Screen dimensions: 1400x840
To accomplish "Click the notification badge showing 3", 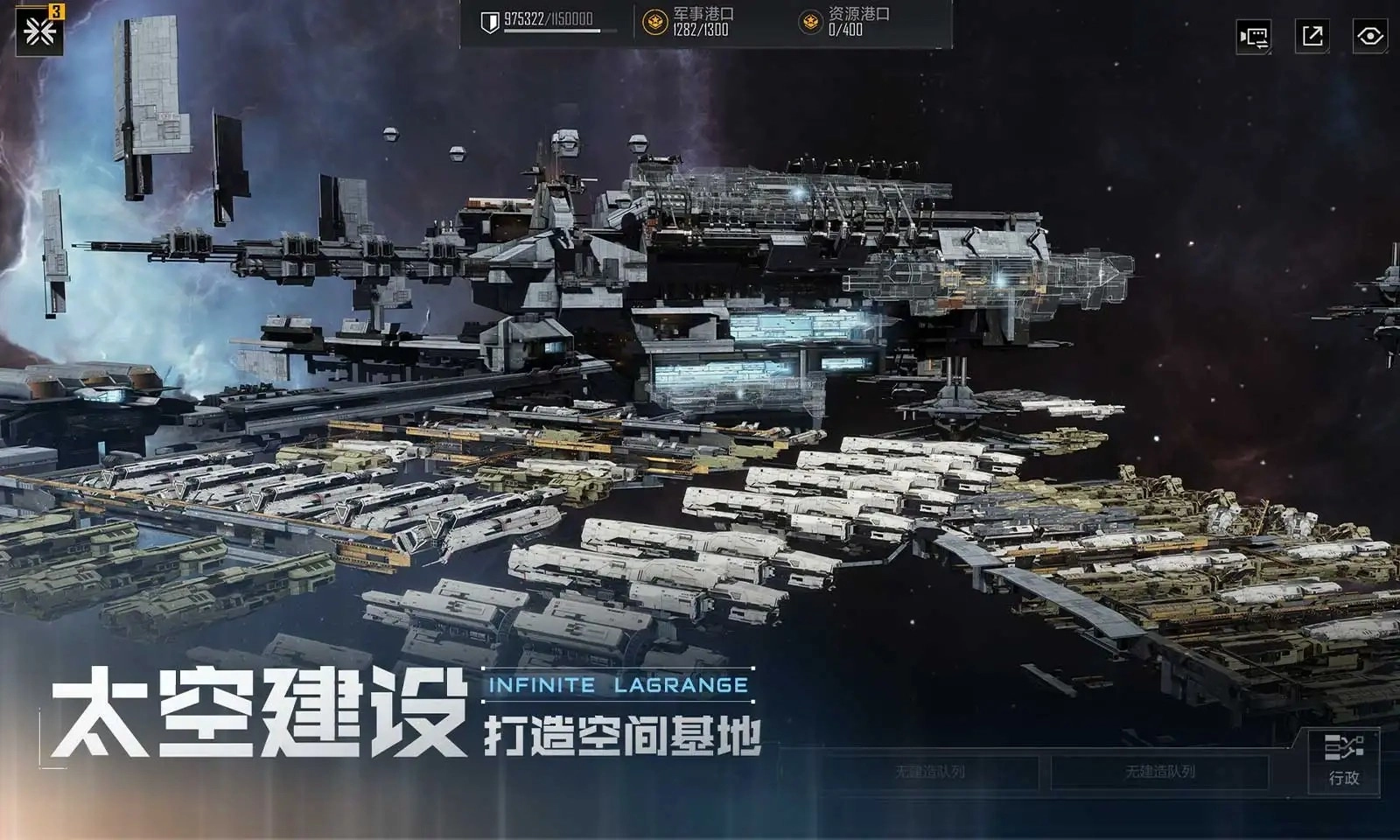I will pyautogui.click(x=56, y=11).
